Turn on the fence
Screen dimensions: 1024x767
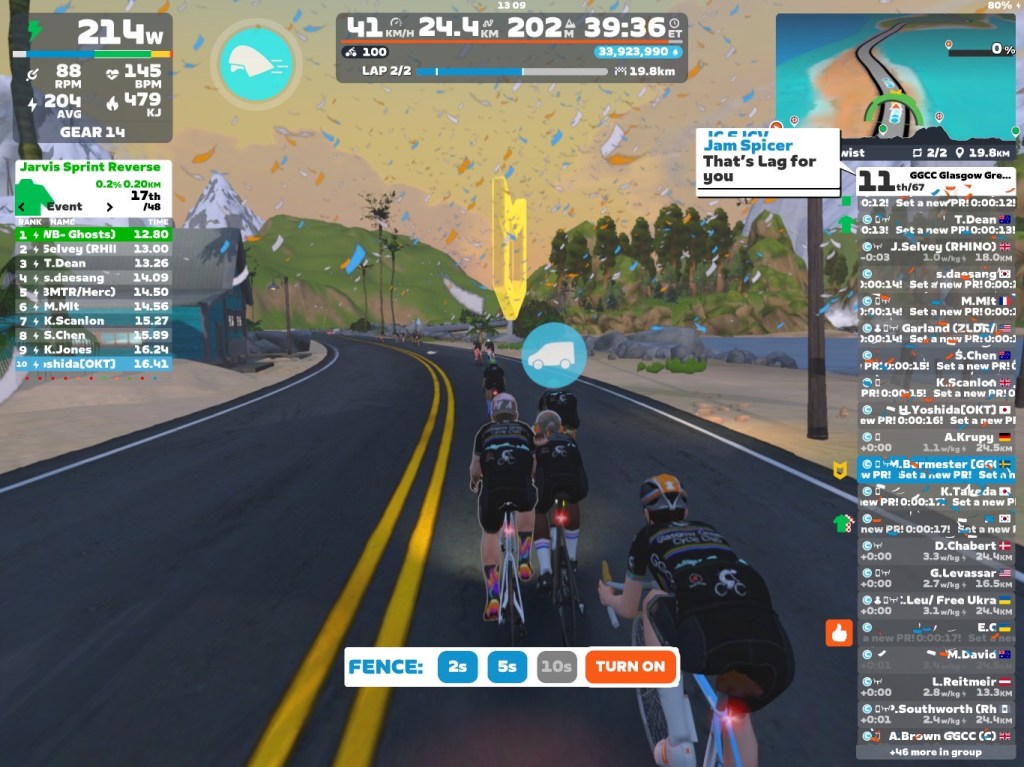point(630,667)
